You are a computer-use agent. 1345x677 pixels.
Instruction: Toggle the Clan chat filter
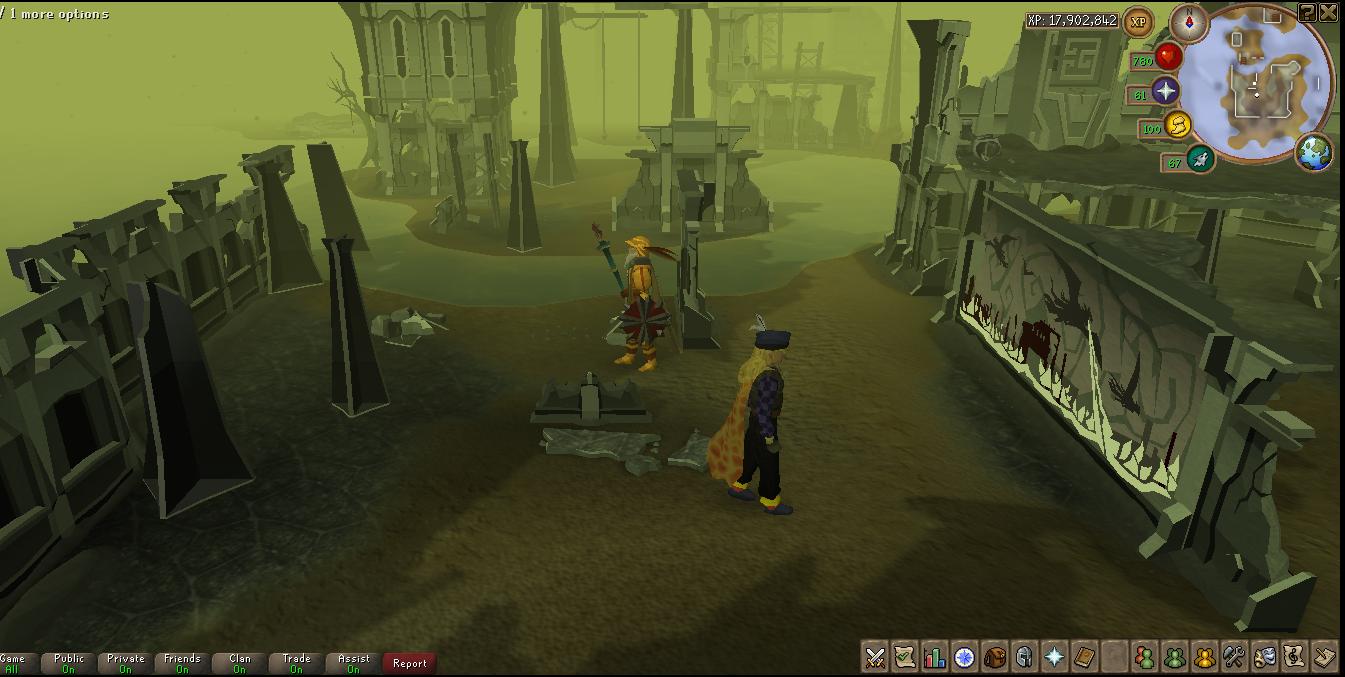[x=240, y=663]
